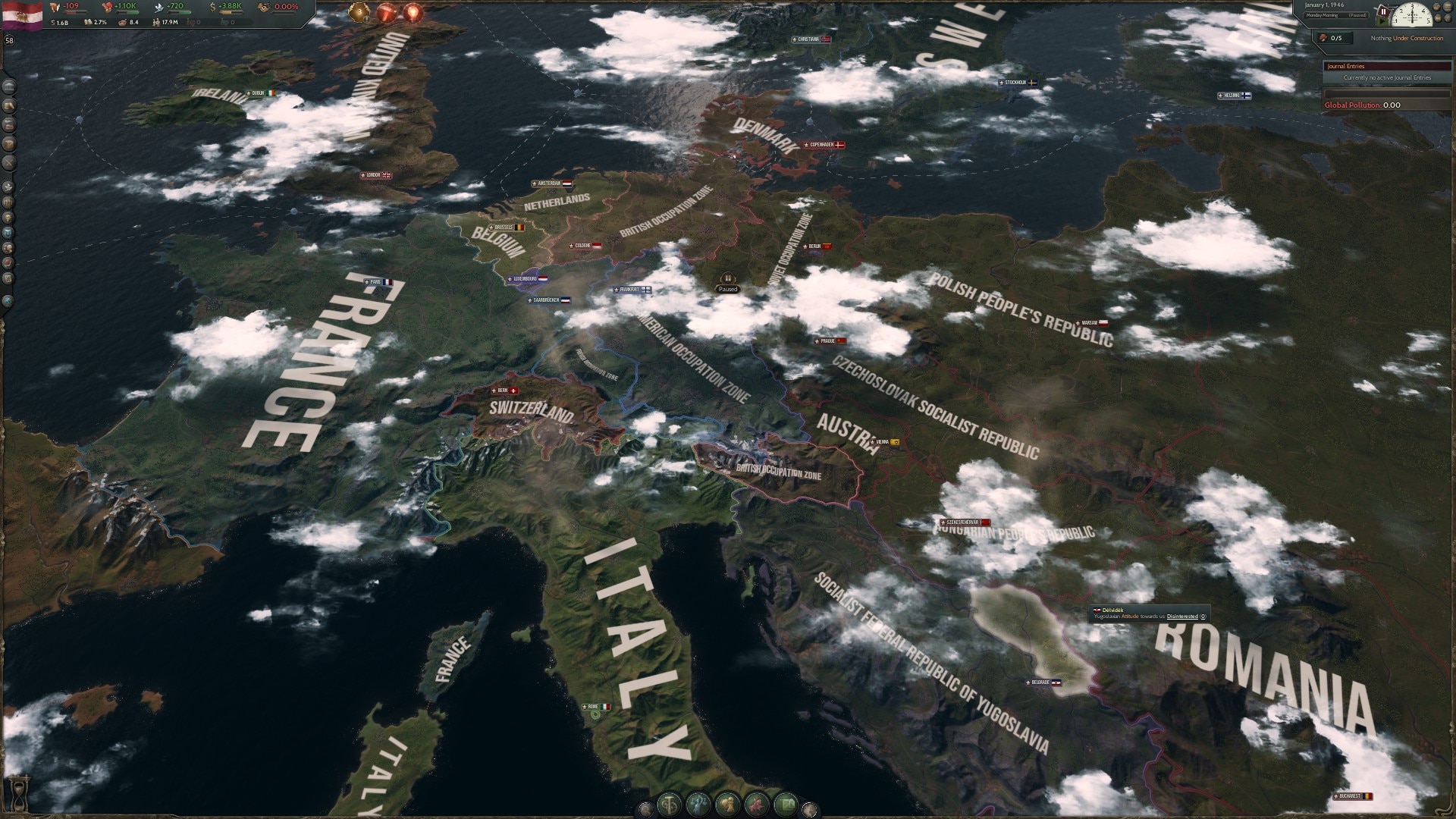The height and width of the screenshot is (819, 1456).
Task: Click the Nothing Under Construction bar
Action: coord(1407,39)
